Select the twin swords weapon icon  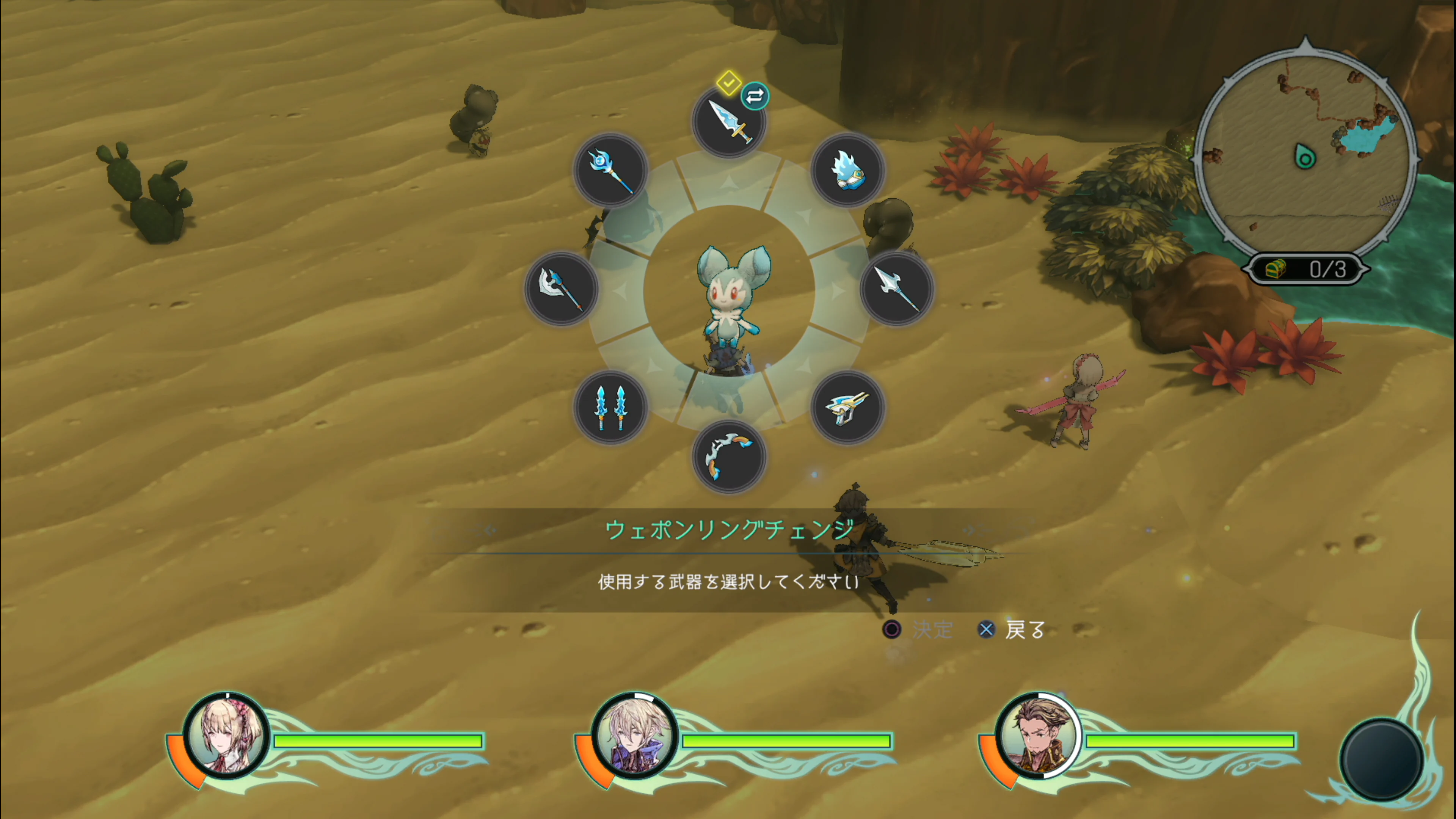click(x=610, y=408)
